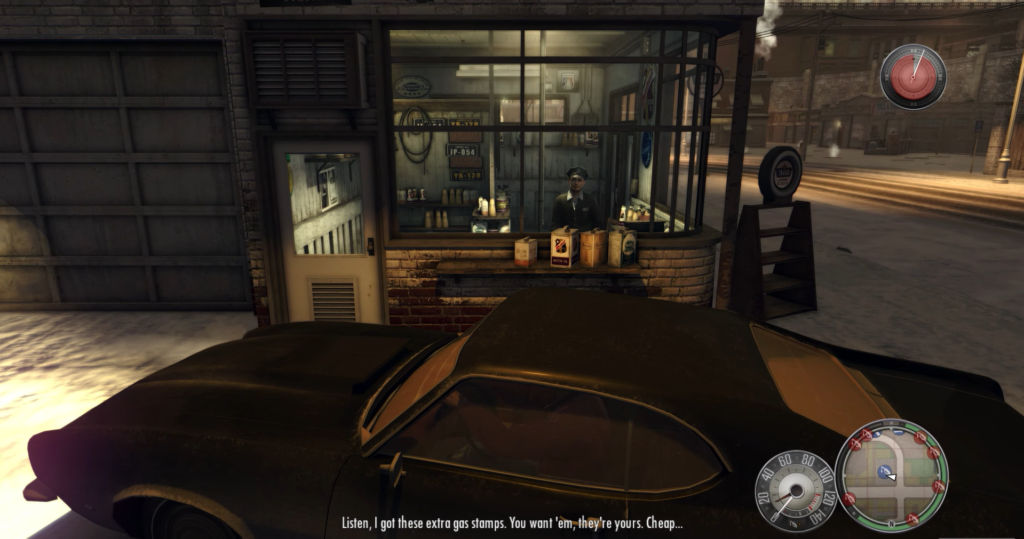Screen dimensions: 1024x539
Task: Select the blue marker beside the player arrow
Action: click(883, 470)
